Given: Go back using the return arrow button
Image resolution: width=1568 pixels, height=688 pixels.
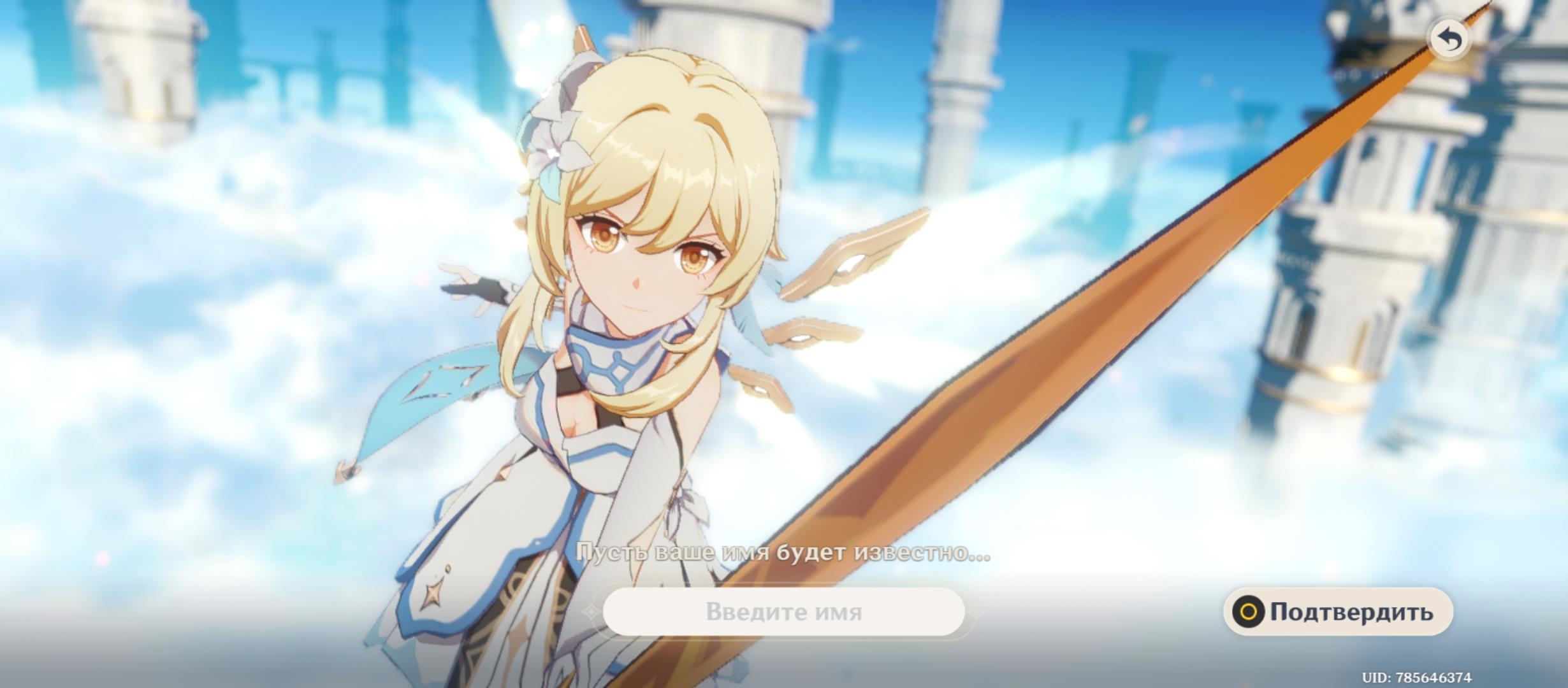Looking at the screenshot, I should tap(1450, 39).
